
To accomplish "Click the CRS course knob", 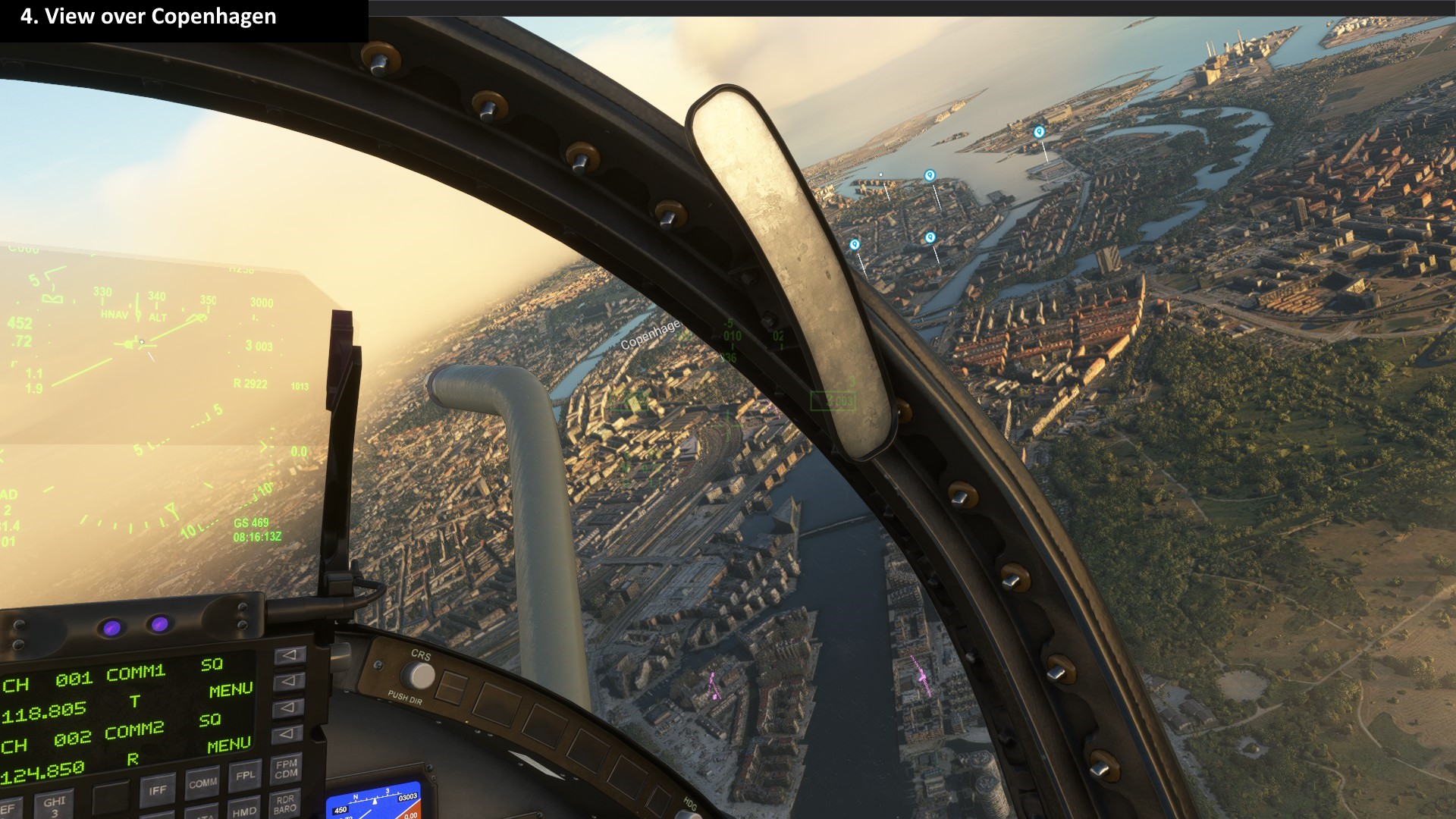I will click(418, 675).
